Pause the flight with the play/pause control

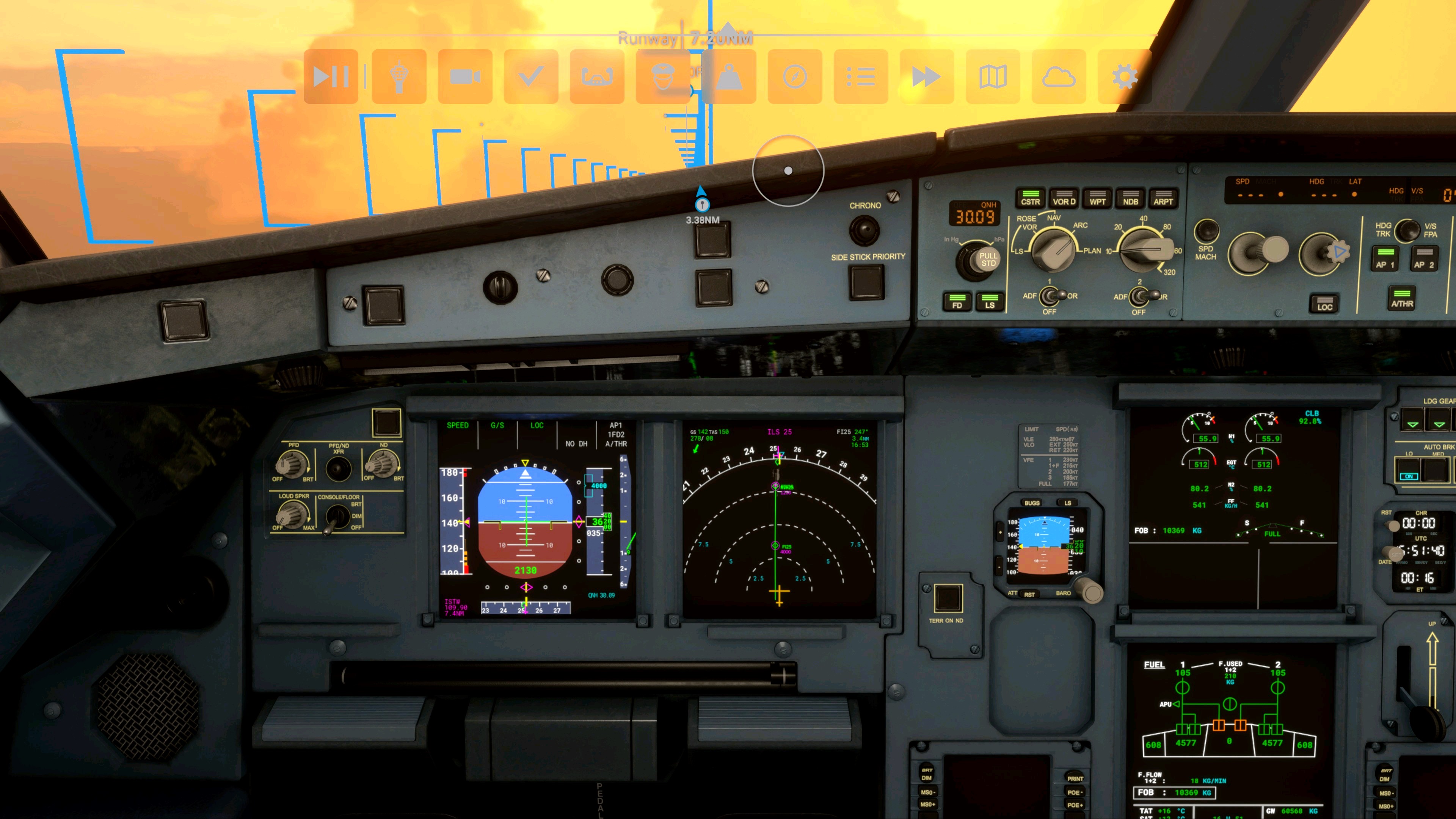click(x=331, y=77)
